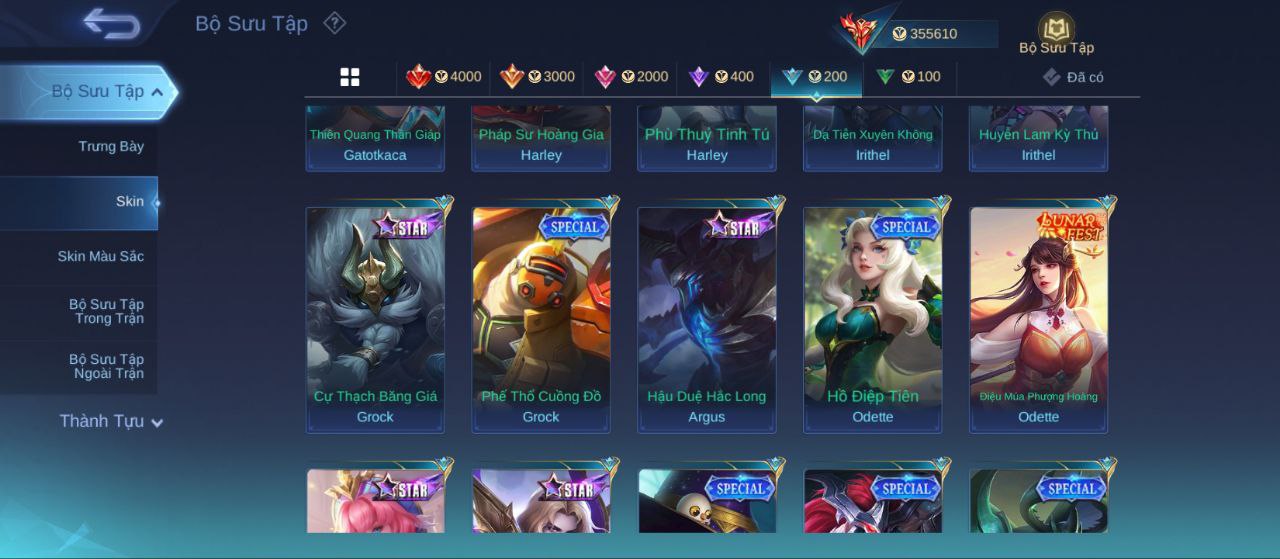Switch to the 2000 points tier tab
Screen dimensions: 1280x559
(631, 77)
